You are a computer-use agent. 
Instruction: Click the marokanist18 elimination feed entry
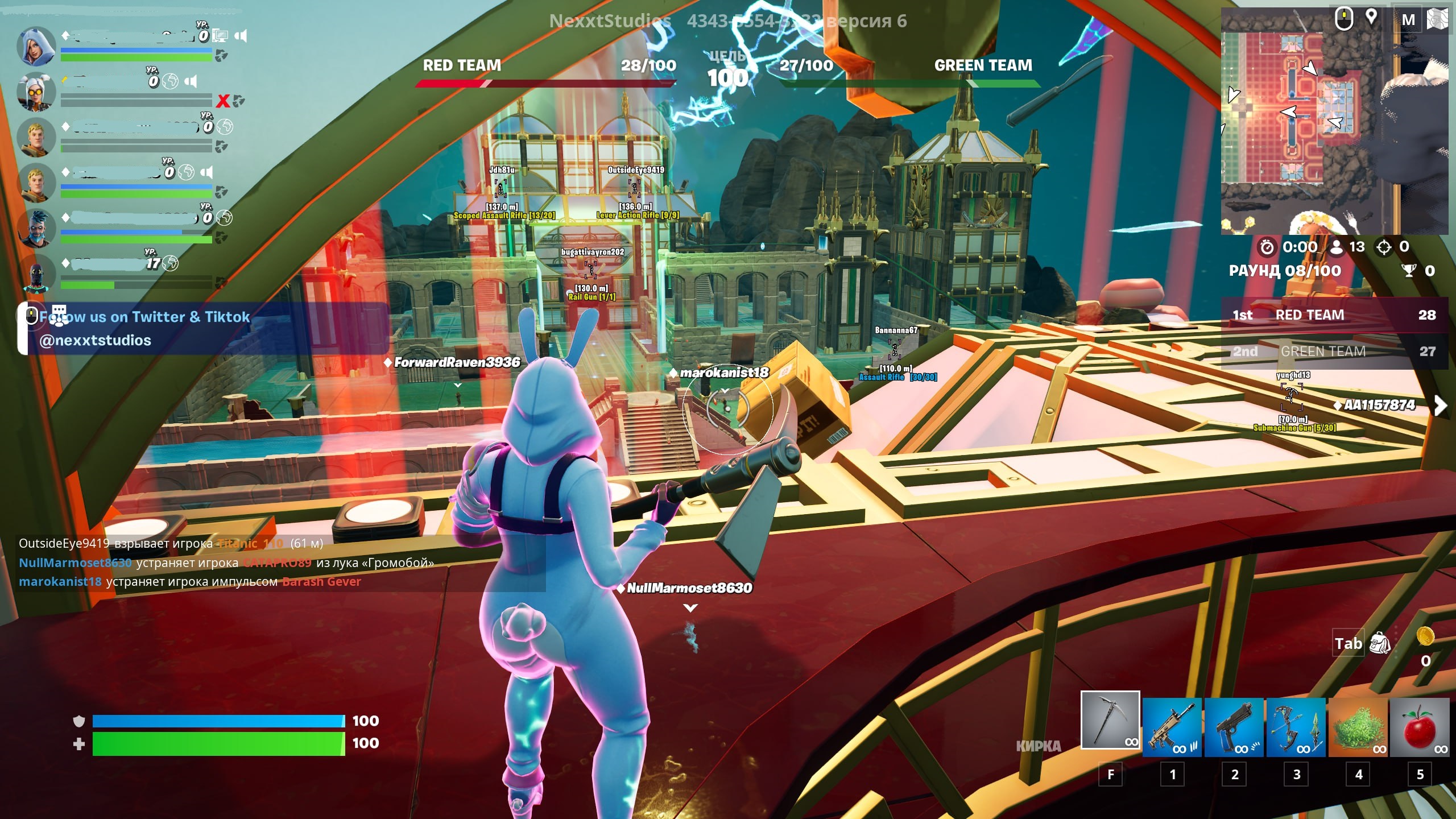point(190,581)
